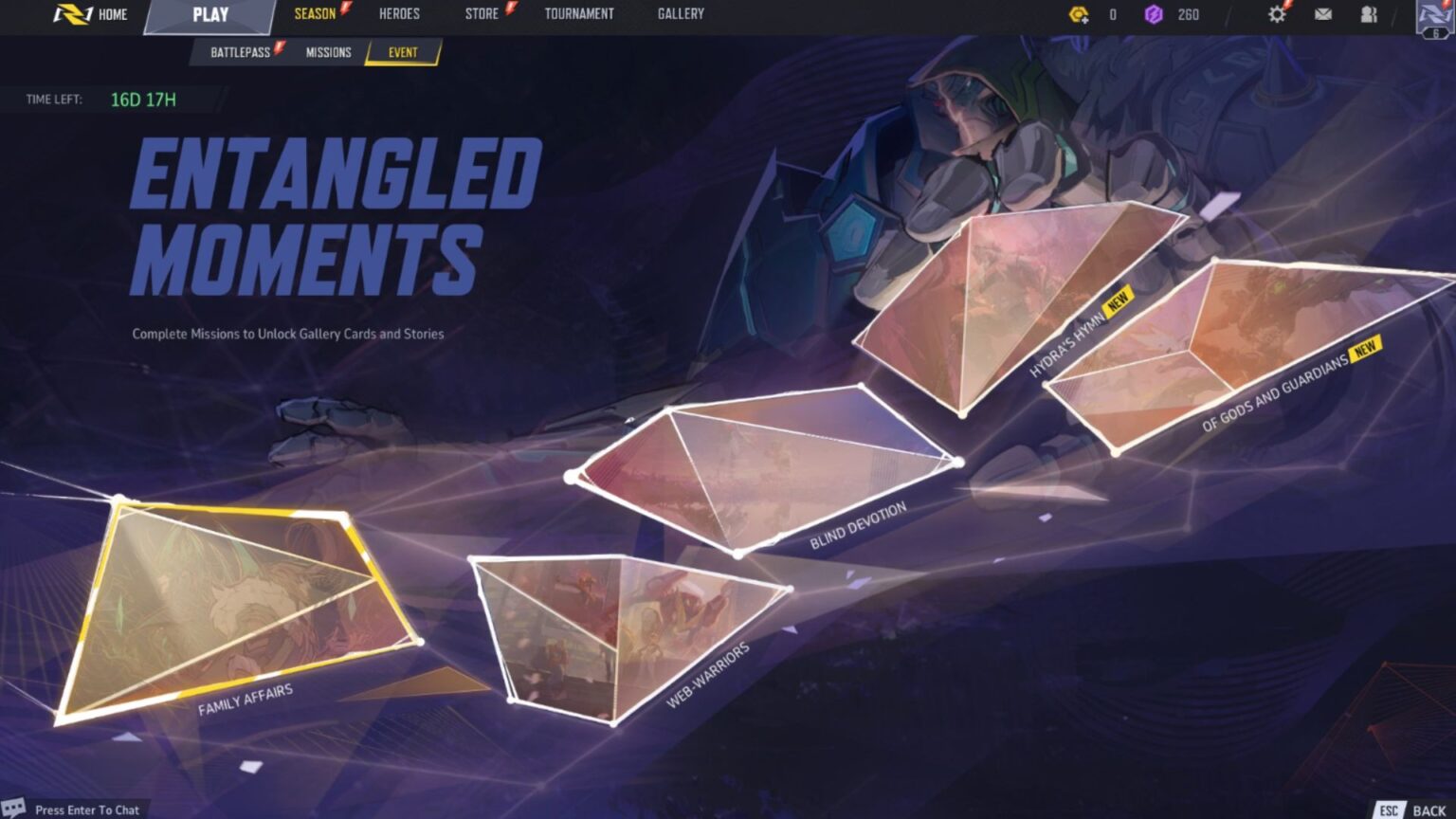Navigate to the Heroes menu
1456x819 pixels.
[x=398, y=13]
